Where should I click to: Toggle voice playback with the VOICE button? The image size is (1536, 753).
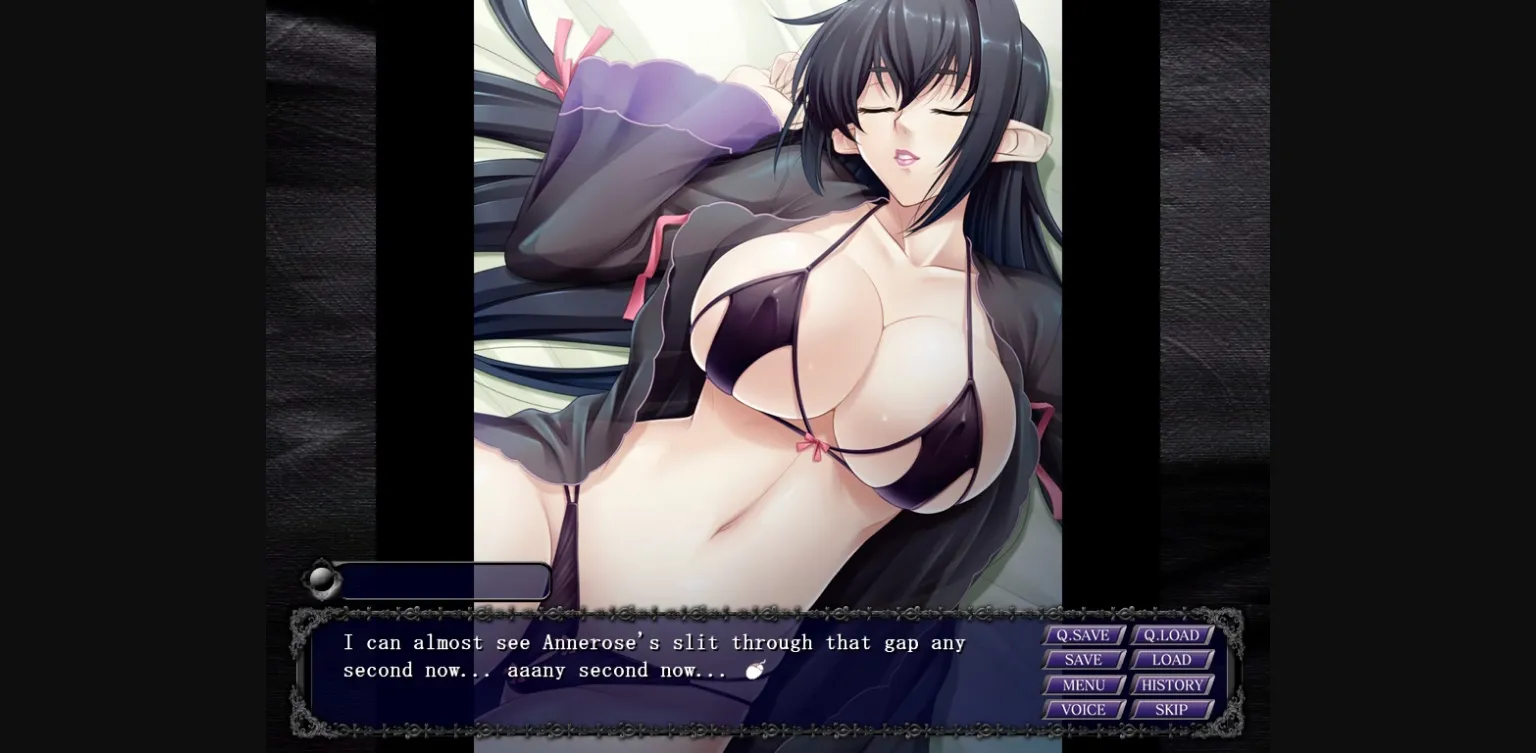pyautogui.click(x=1083, y=709)
